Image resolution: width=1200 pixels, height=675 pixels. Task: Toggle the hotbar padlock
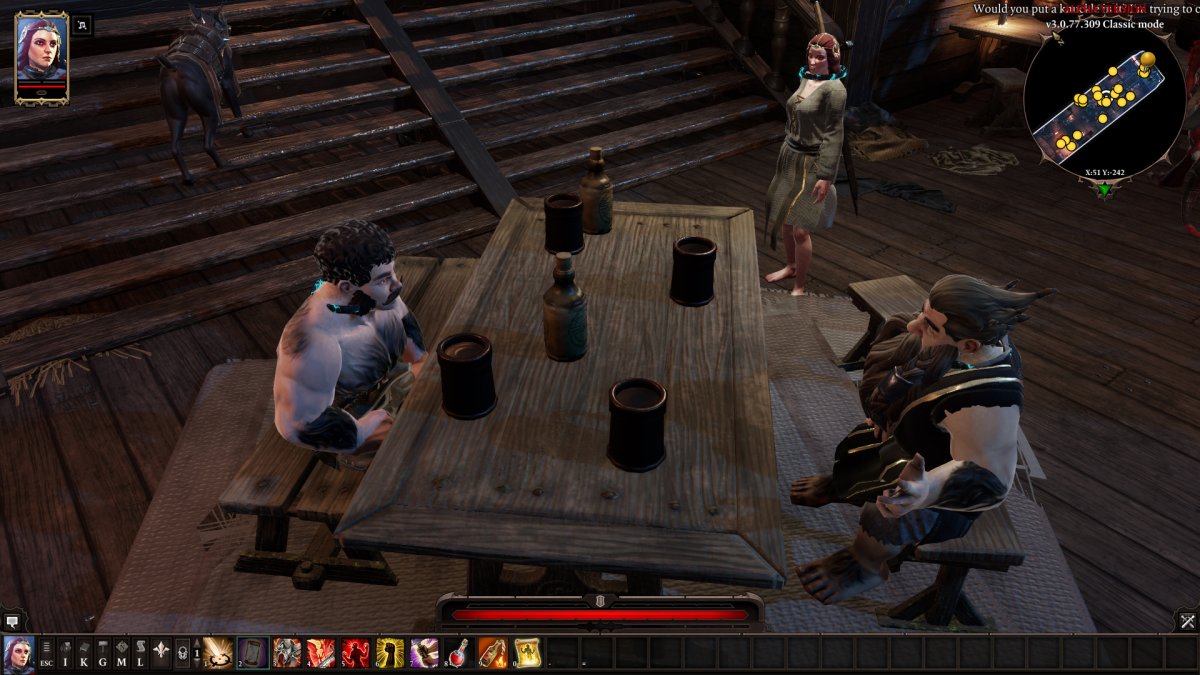(x=182, y=654)
